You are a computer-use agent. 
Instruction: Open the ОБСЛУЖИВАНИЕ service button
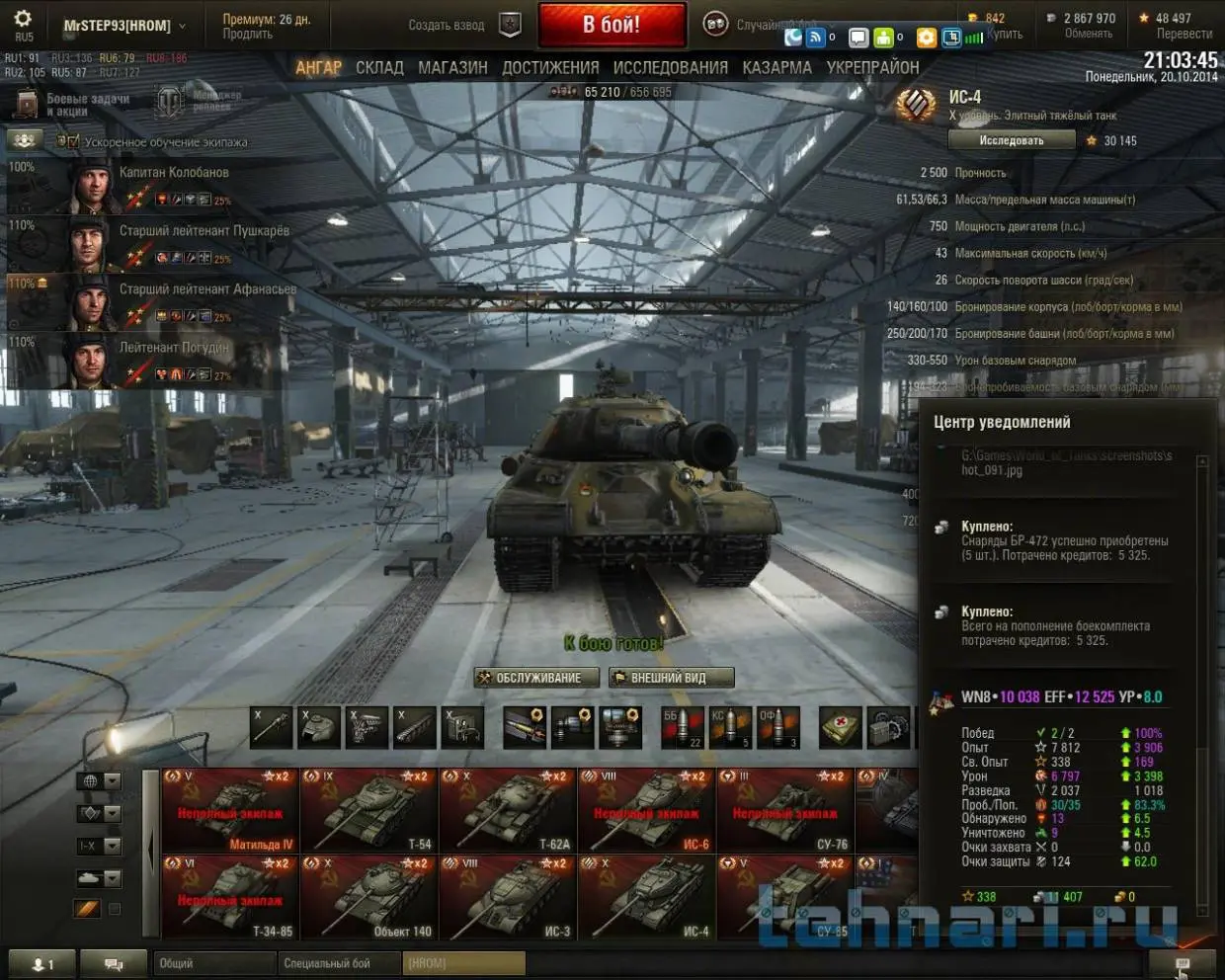[536, 678]
